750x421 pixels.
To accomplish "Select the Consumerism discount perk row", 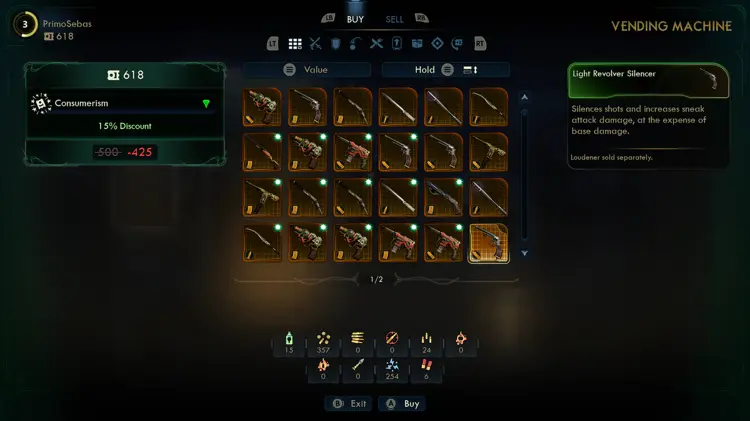I will pyautogui.click(x=120, y=103).
